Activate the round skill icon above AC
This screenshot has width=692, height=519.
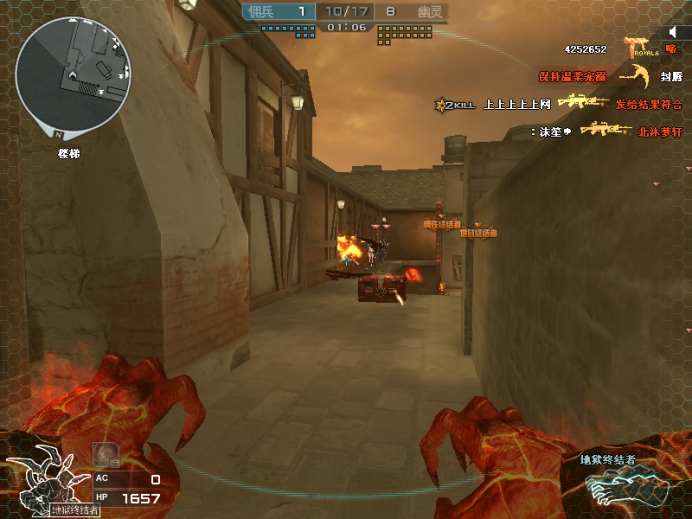coord(105,454)
